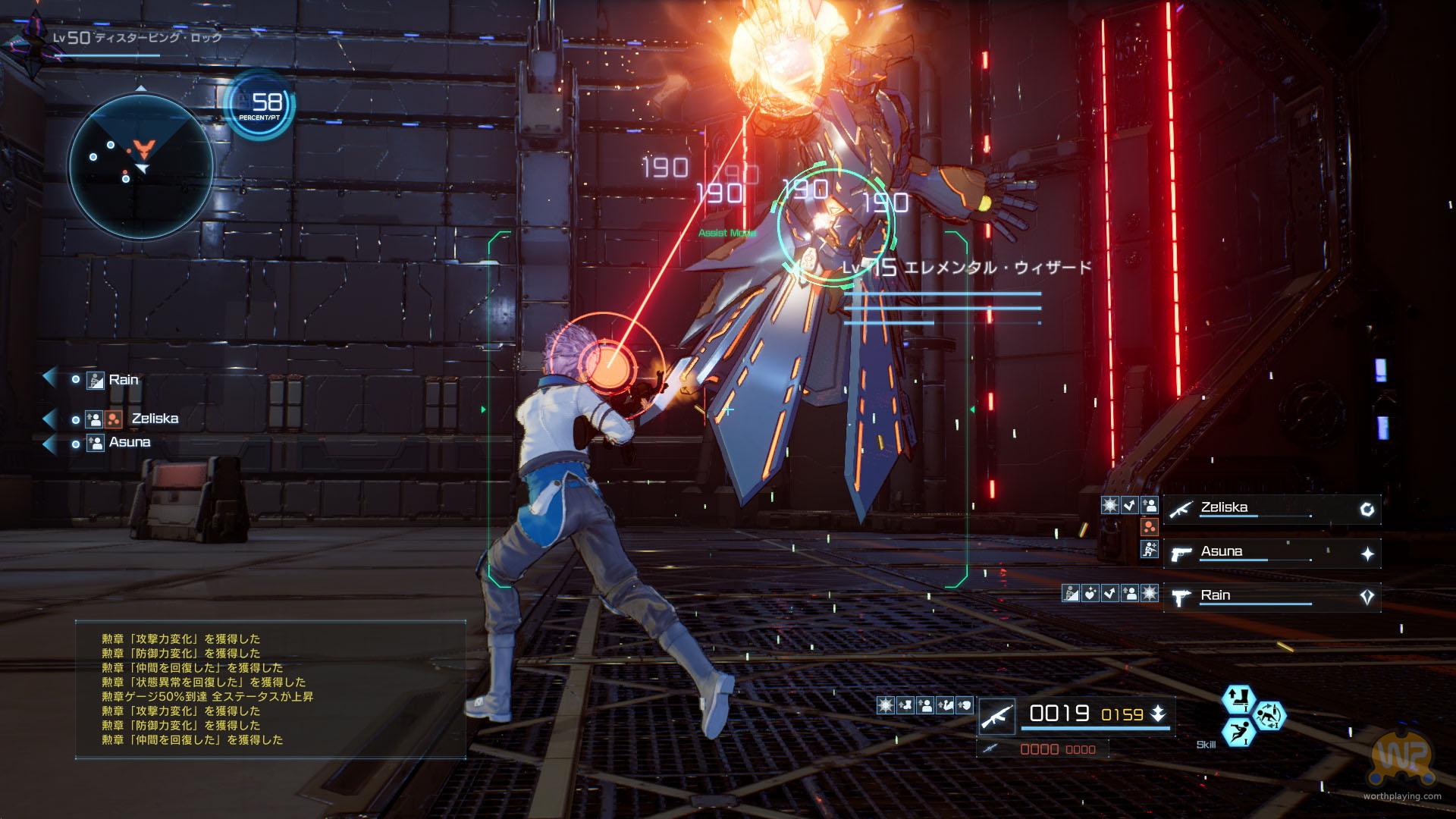Viewport: 1456px width, 819px height.
Task: Activate the diving figure skill hexagon
Action: (x=1238, y=731)
